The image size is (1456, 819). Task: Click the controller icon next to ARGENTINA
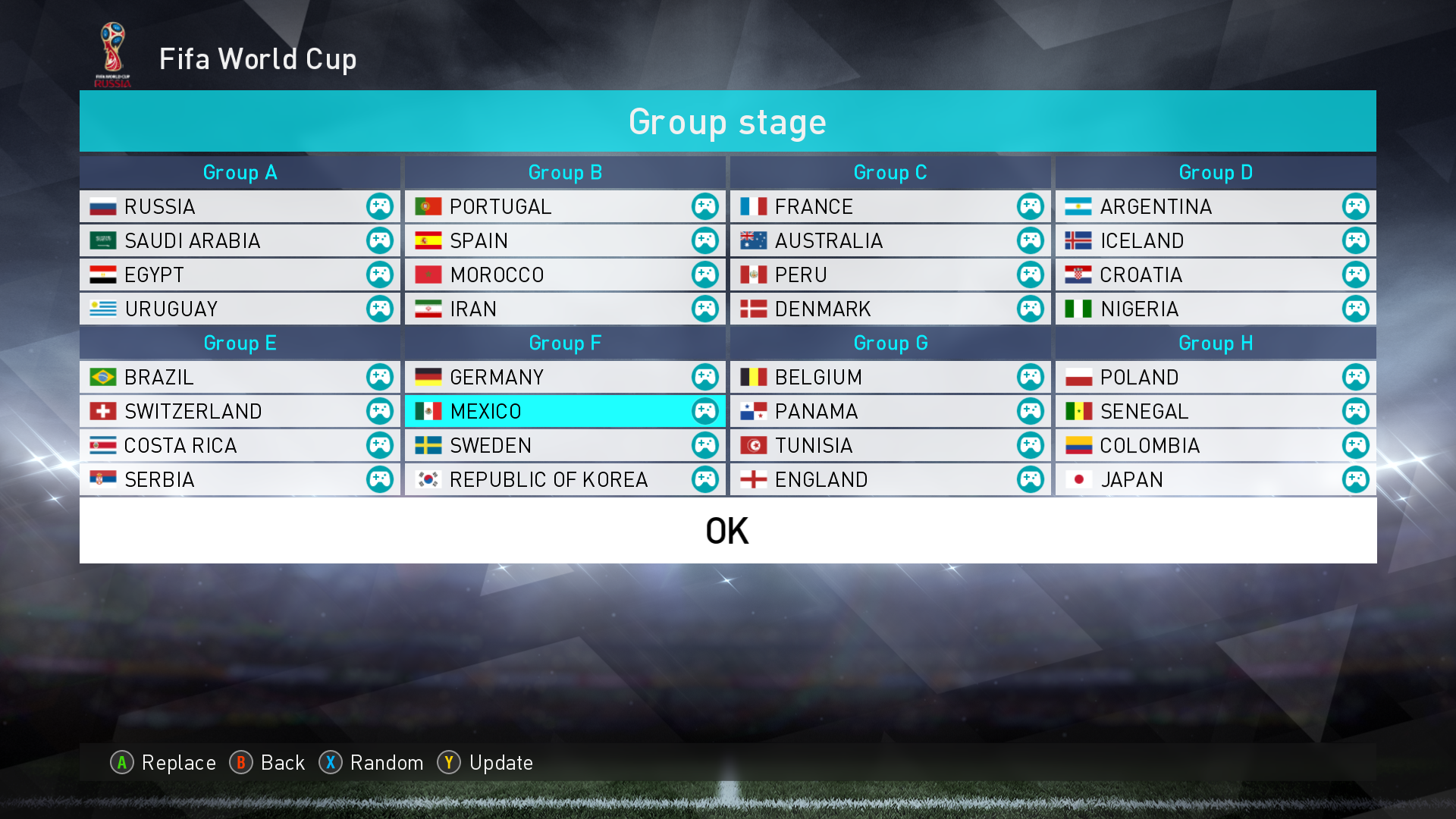point(1354,206)
